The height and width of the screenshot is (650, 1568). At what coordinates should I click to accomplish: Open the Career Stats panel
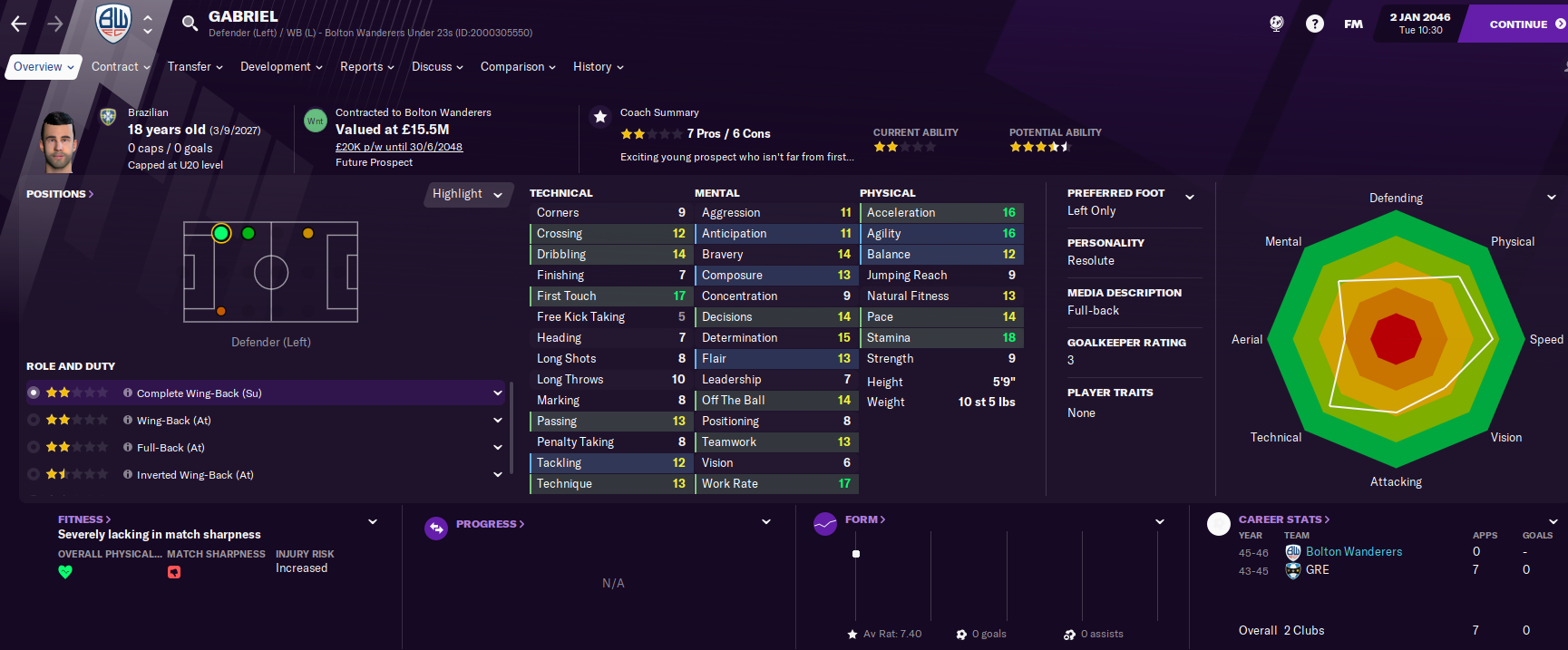coord(1283,519)
